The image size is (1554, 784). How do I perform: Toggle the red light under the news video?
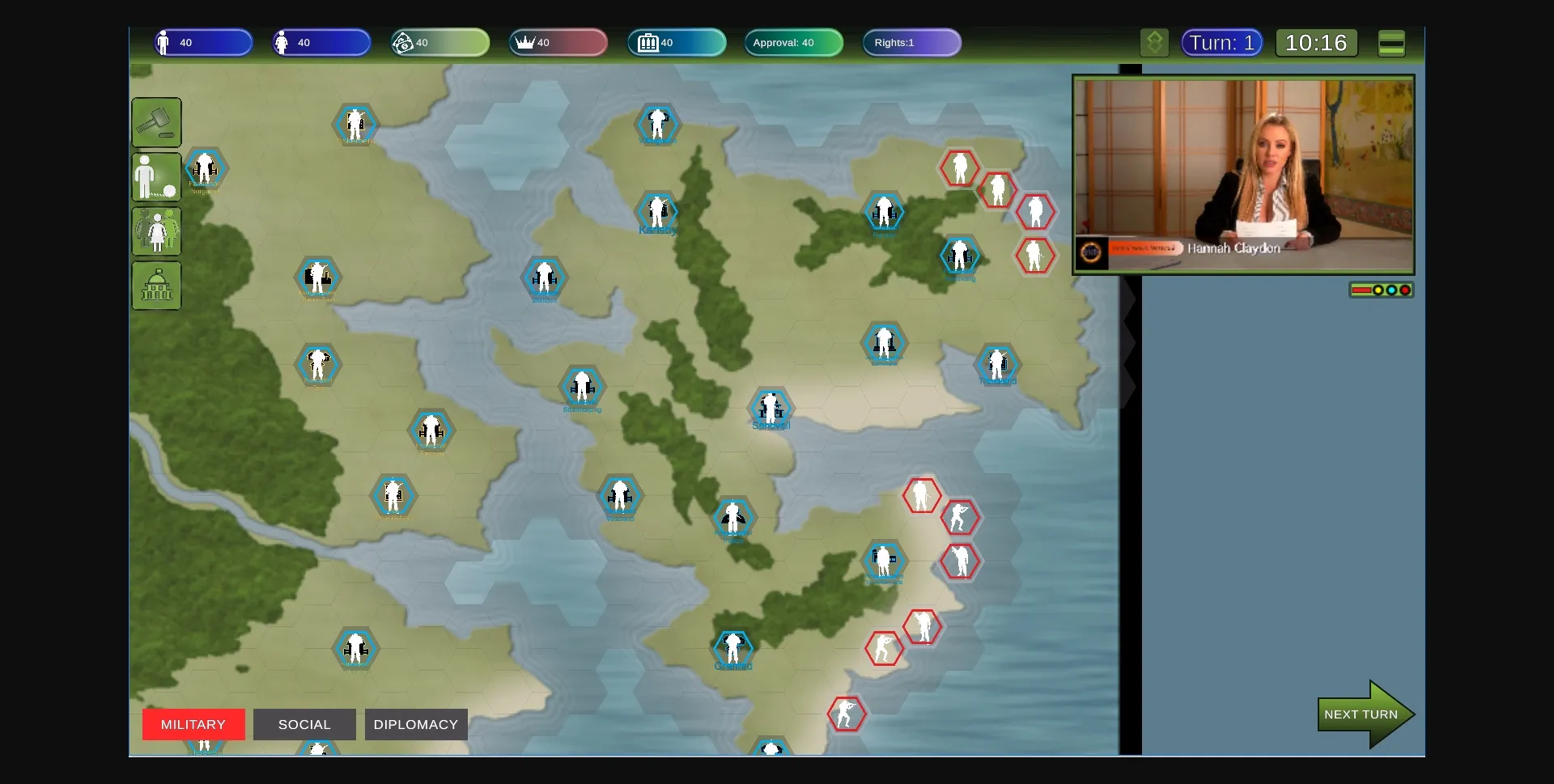[x=1405, y=290]
